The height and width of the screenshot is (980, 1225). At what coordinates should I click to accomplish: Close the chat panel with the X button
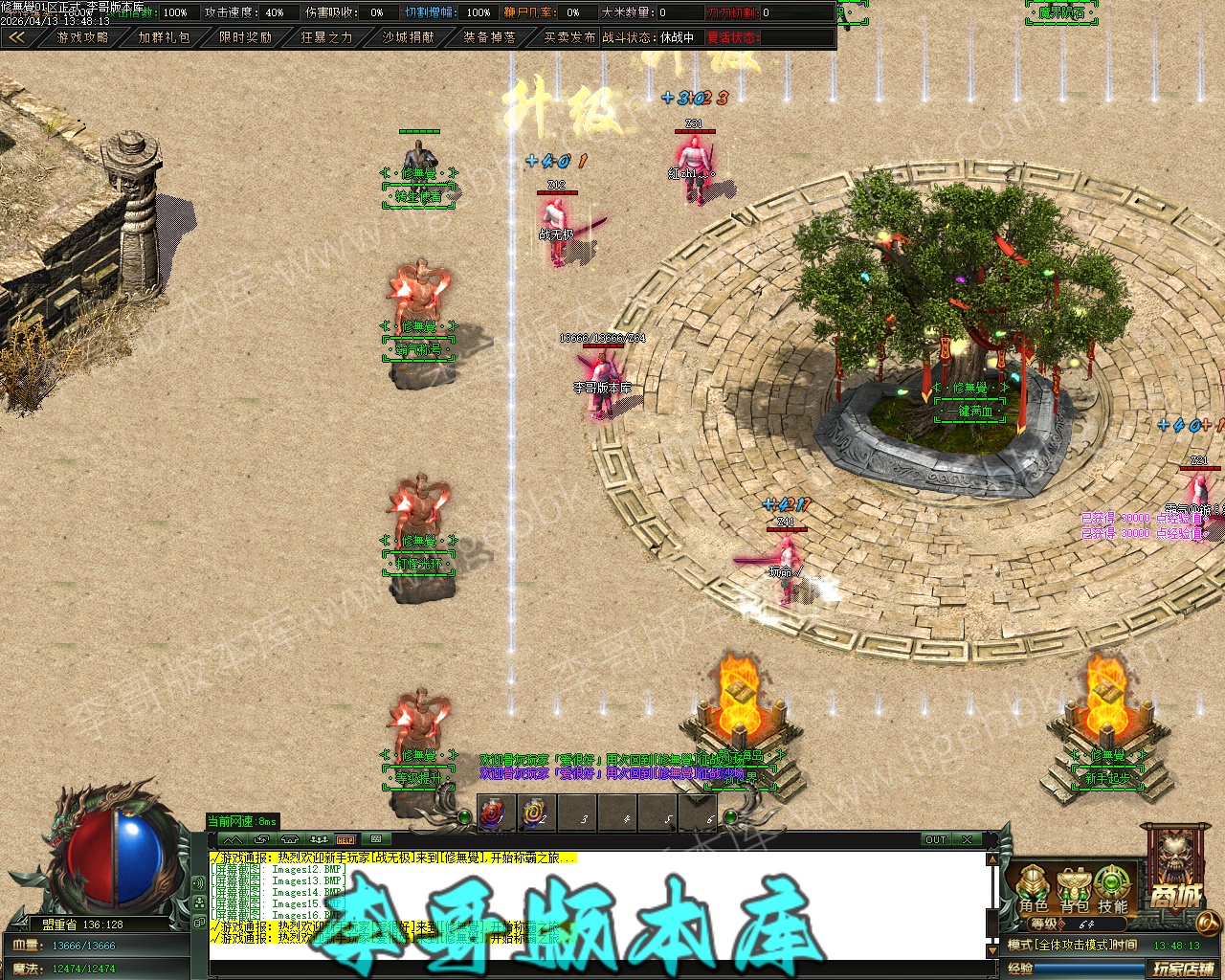pos(968,839)
